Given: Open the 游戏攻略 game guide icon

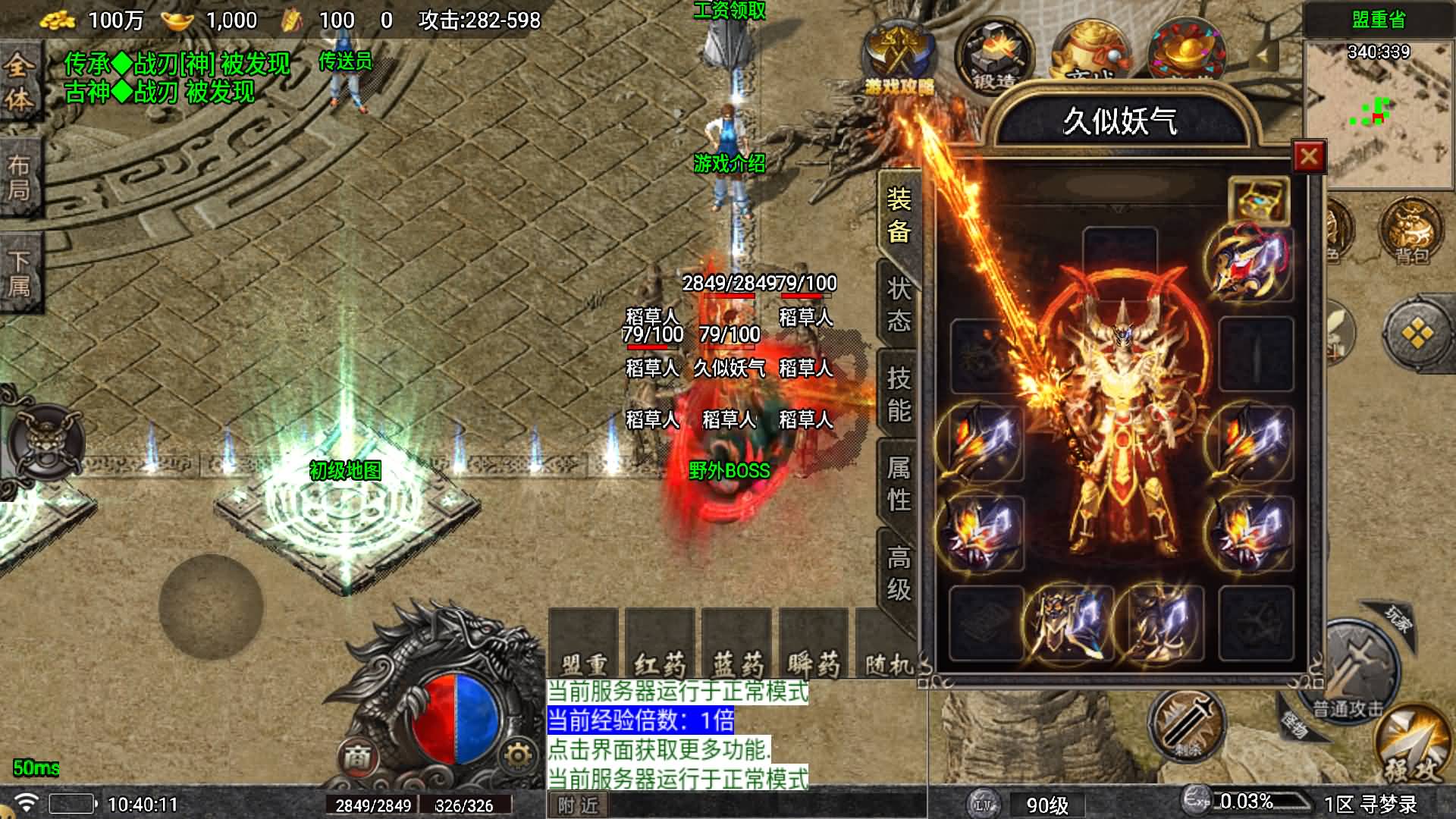Looking at the screenshot, I should tap(899, 59).
